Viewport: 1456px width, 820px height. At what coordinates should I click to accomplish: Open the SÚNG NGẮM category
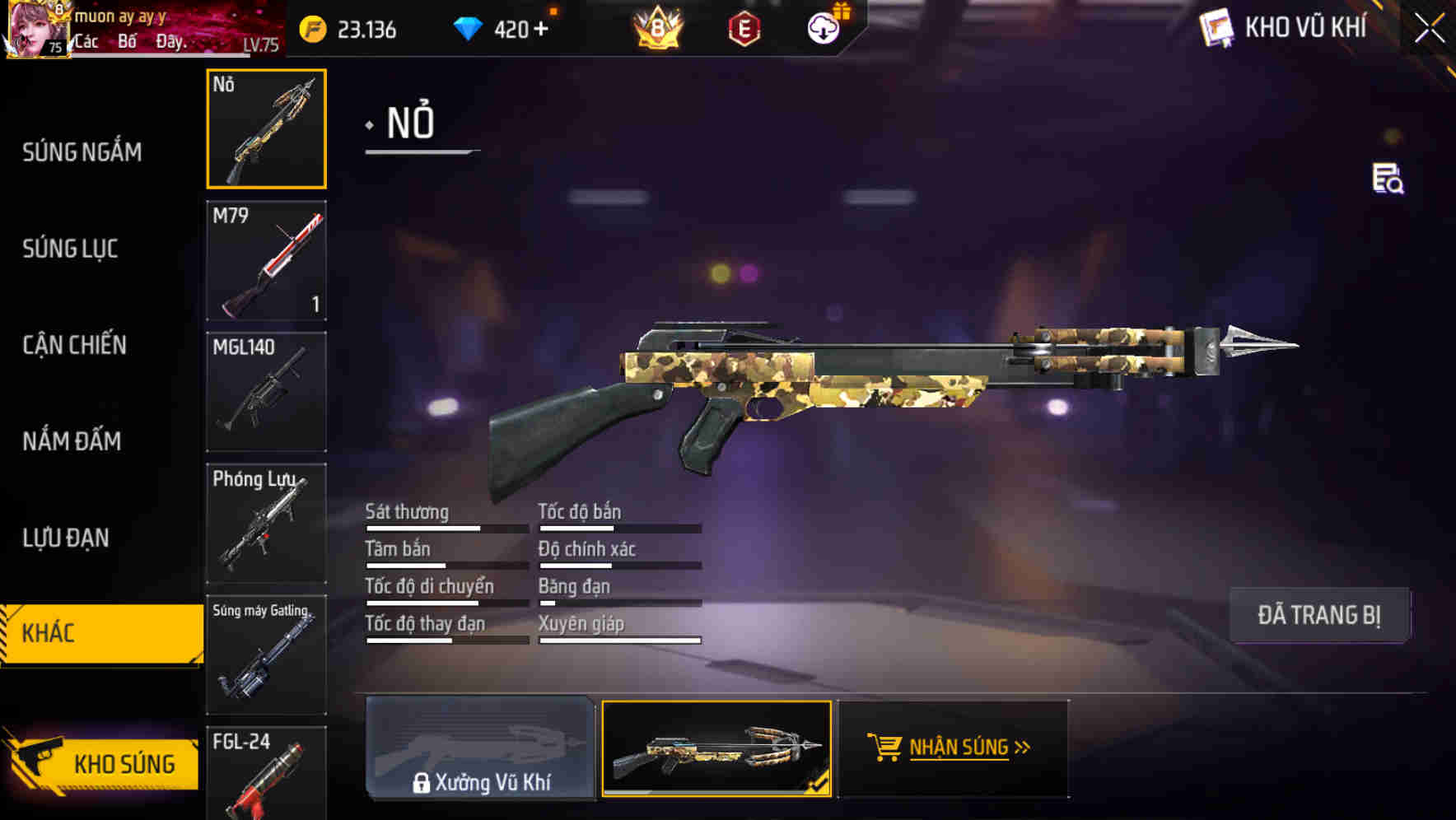(x=80, y=152)
